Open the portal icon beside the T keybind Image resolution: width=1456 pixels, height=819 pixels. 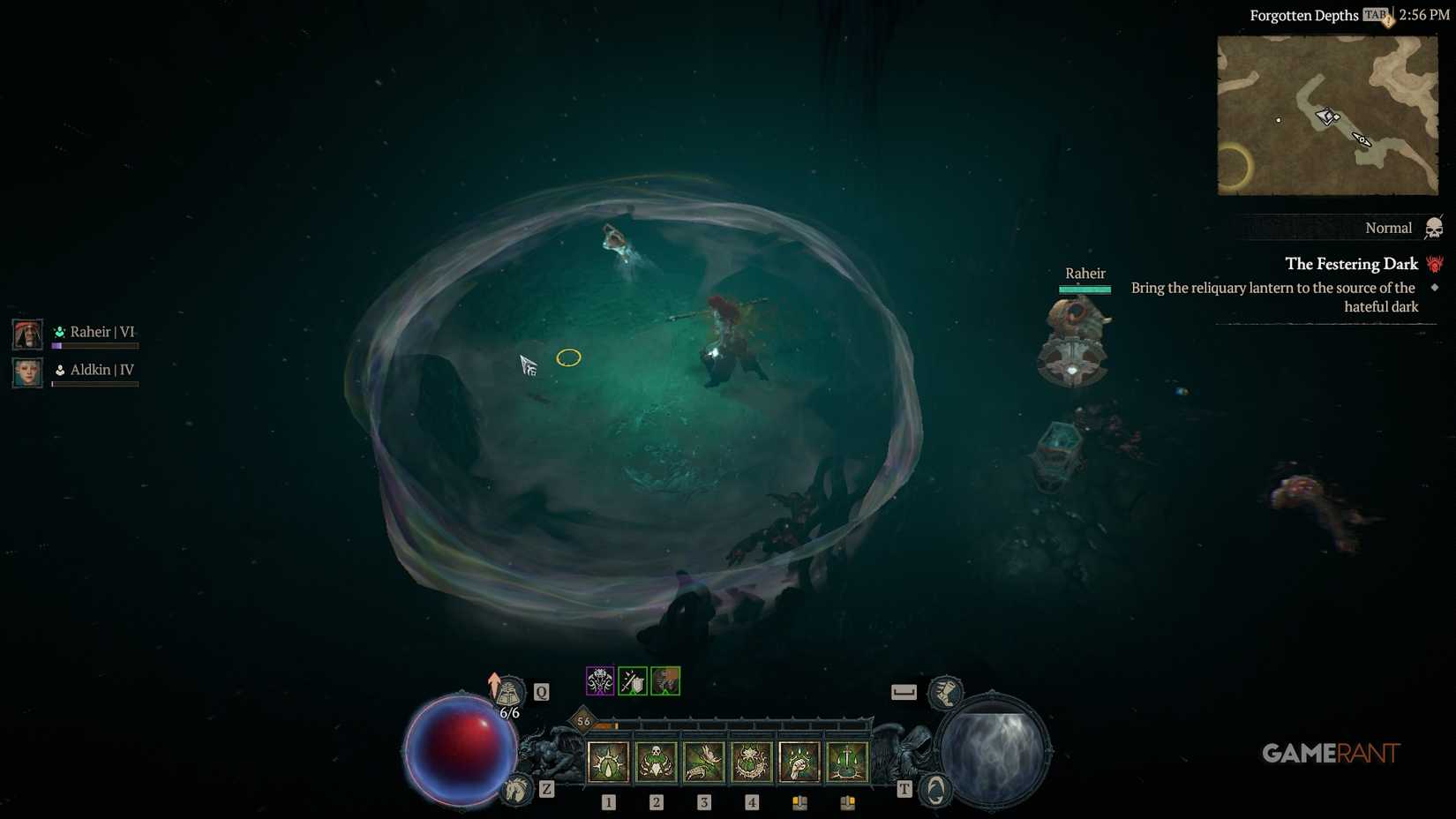(934, 788)
